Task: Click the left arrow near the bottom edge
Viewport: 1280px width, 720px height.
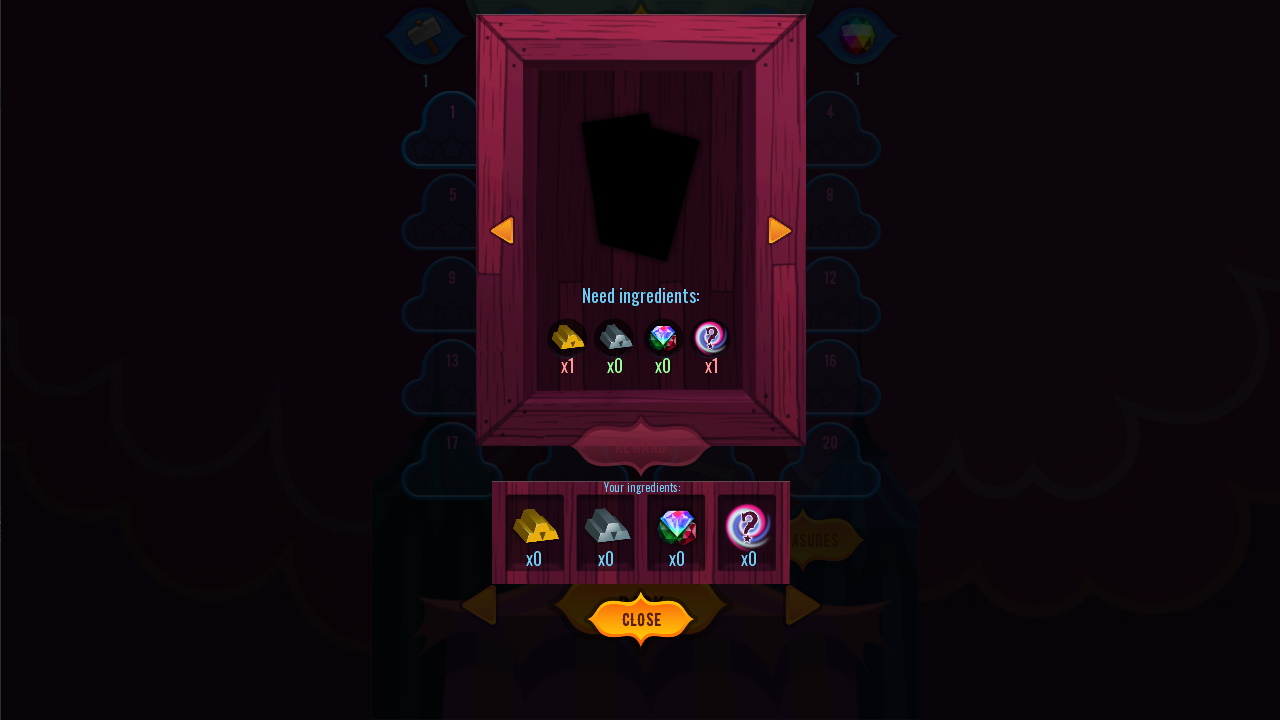Action: (x=480, y=605)
